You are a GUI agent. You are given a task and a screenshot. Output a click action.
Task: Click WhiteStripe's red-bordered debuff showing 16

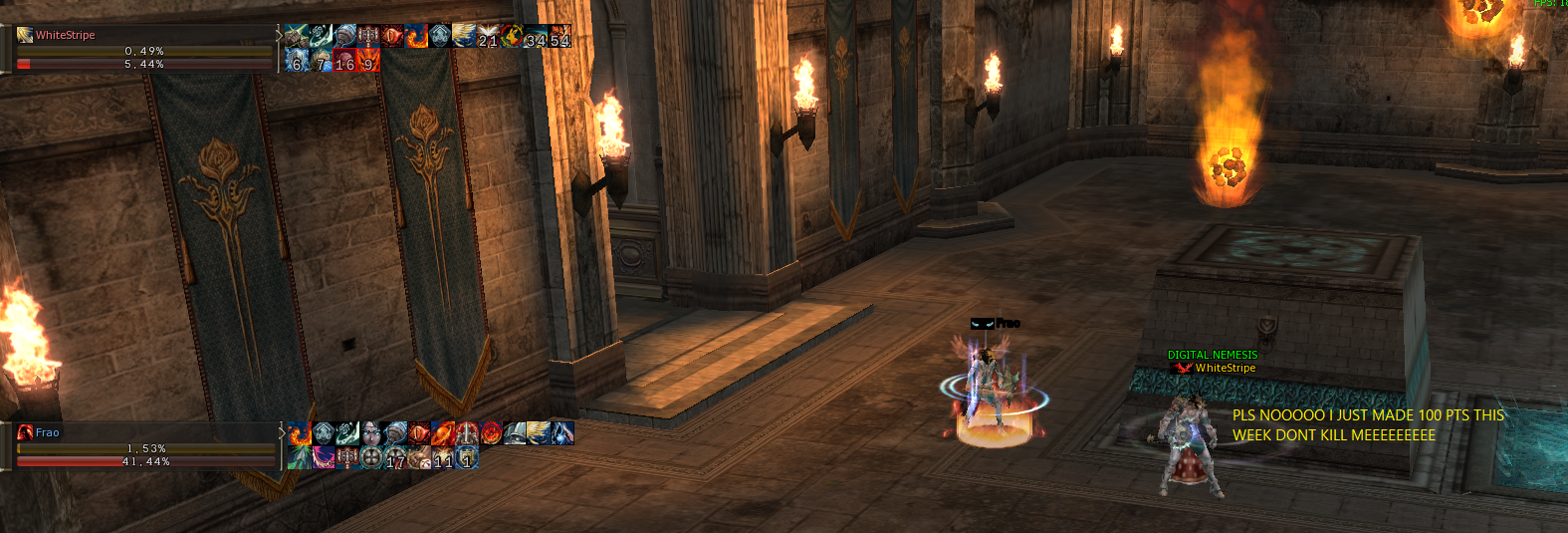click(x=344, y=60)
